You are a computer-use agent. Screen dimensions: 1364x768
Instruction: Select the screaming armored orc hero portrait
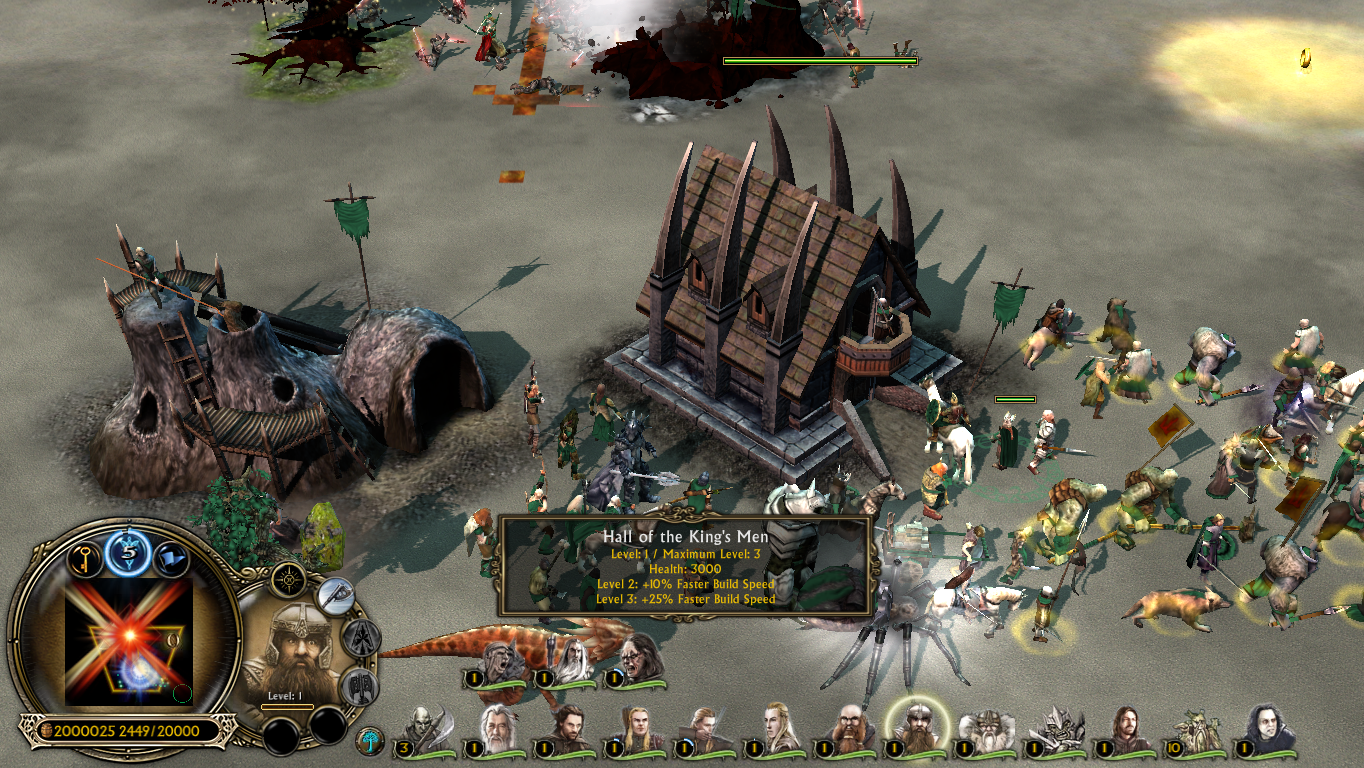(502, 662)
